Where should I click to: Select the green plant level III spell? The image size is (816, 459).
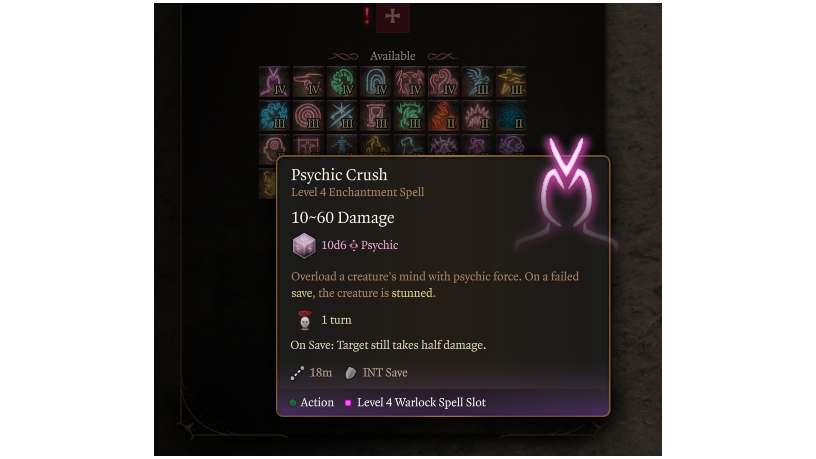(x=410, y=116)
